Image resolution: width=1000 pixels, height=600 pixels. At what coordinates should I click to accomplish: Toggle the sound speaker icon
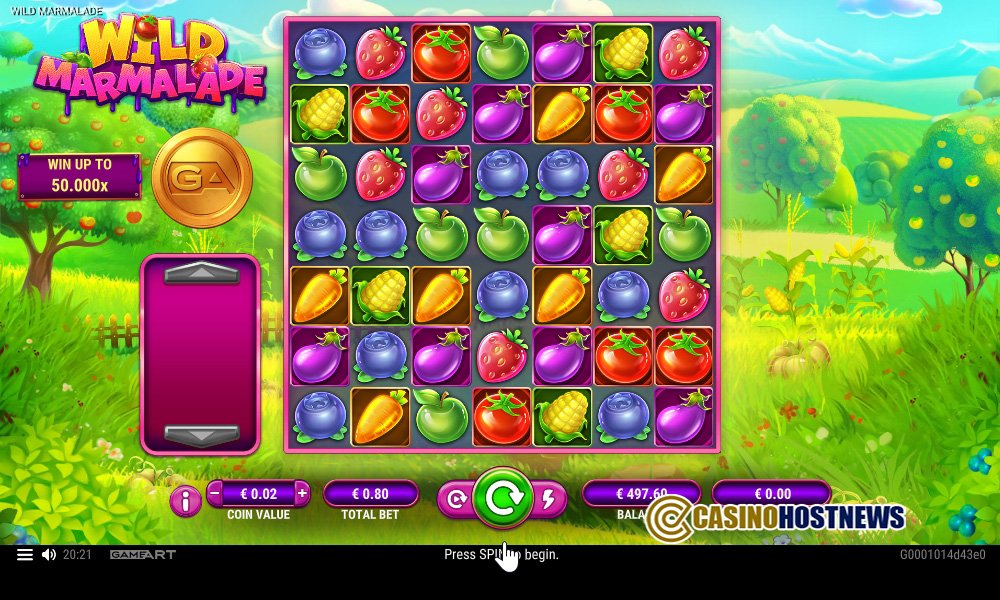point(49,554)
